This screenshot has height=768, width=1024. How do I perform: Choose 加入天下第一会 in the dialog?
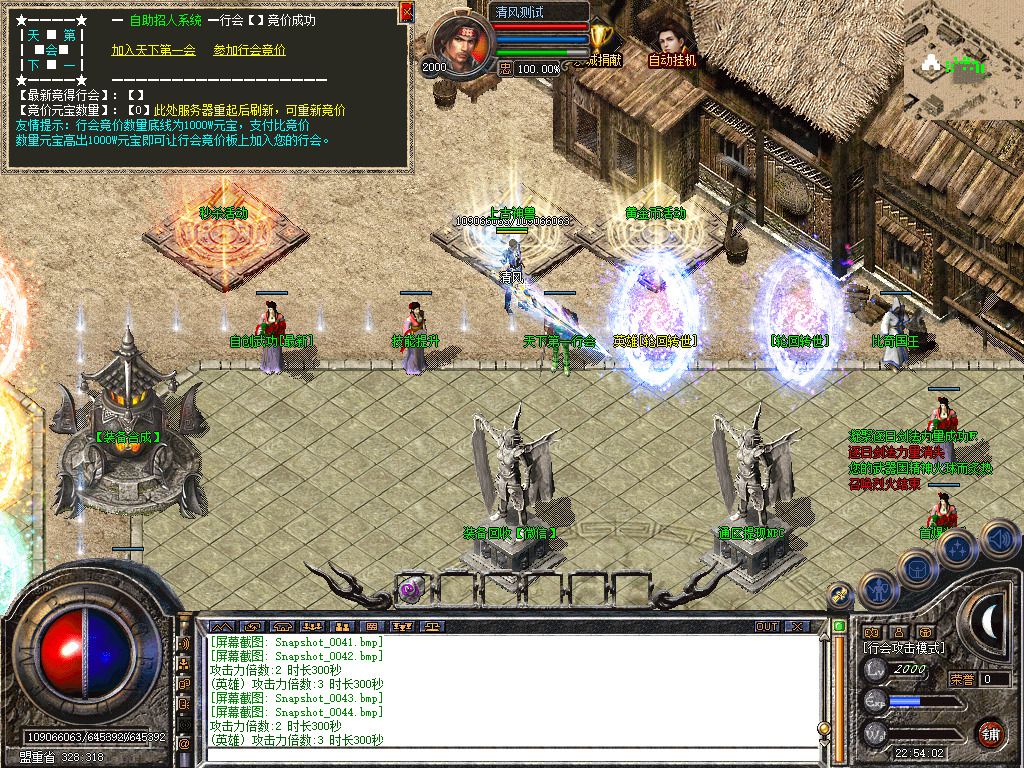[x=153, y=50]
